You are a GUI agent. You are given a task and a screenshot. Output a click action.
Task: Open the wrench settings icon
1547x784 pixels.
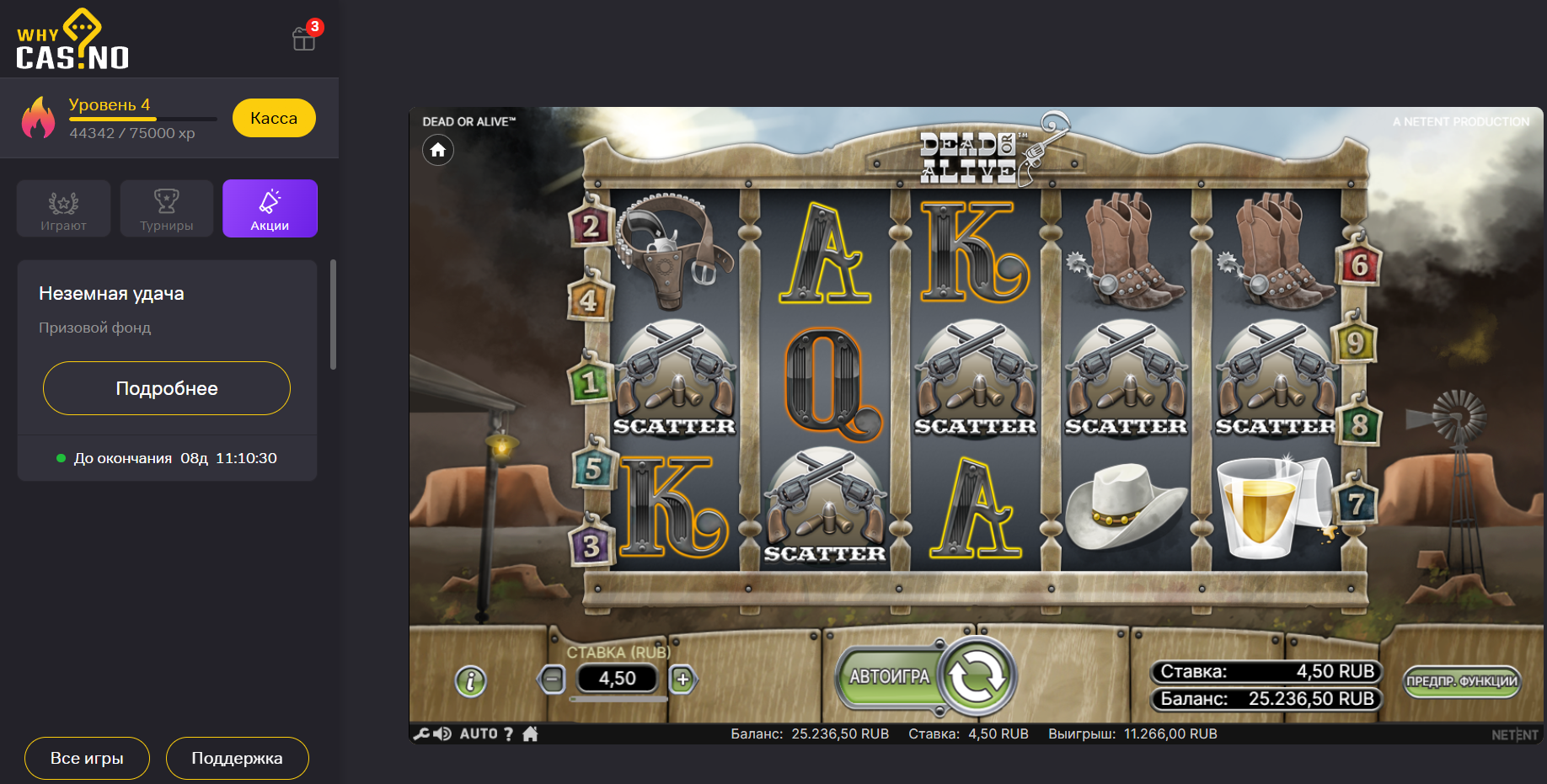click(421, 734)
